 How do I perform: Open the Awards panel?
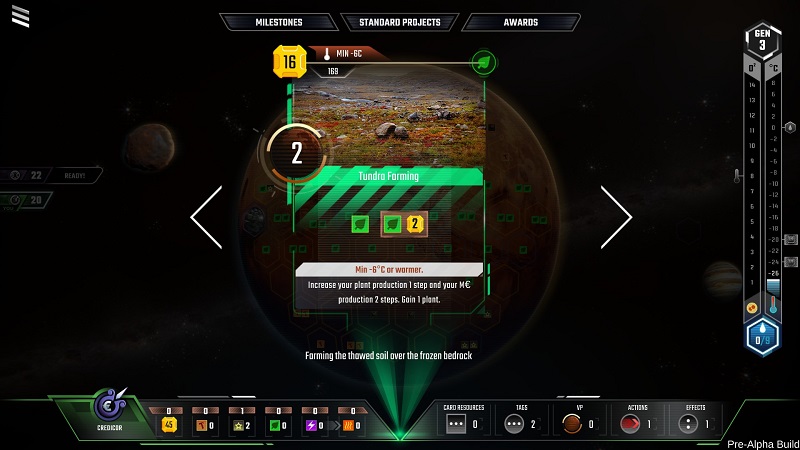(x=520, y=22)
